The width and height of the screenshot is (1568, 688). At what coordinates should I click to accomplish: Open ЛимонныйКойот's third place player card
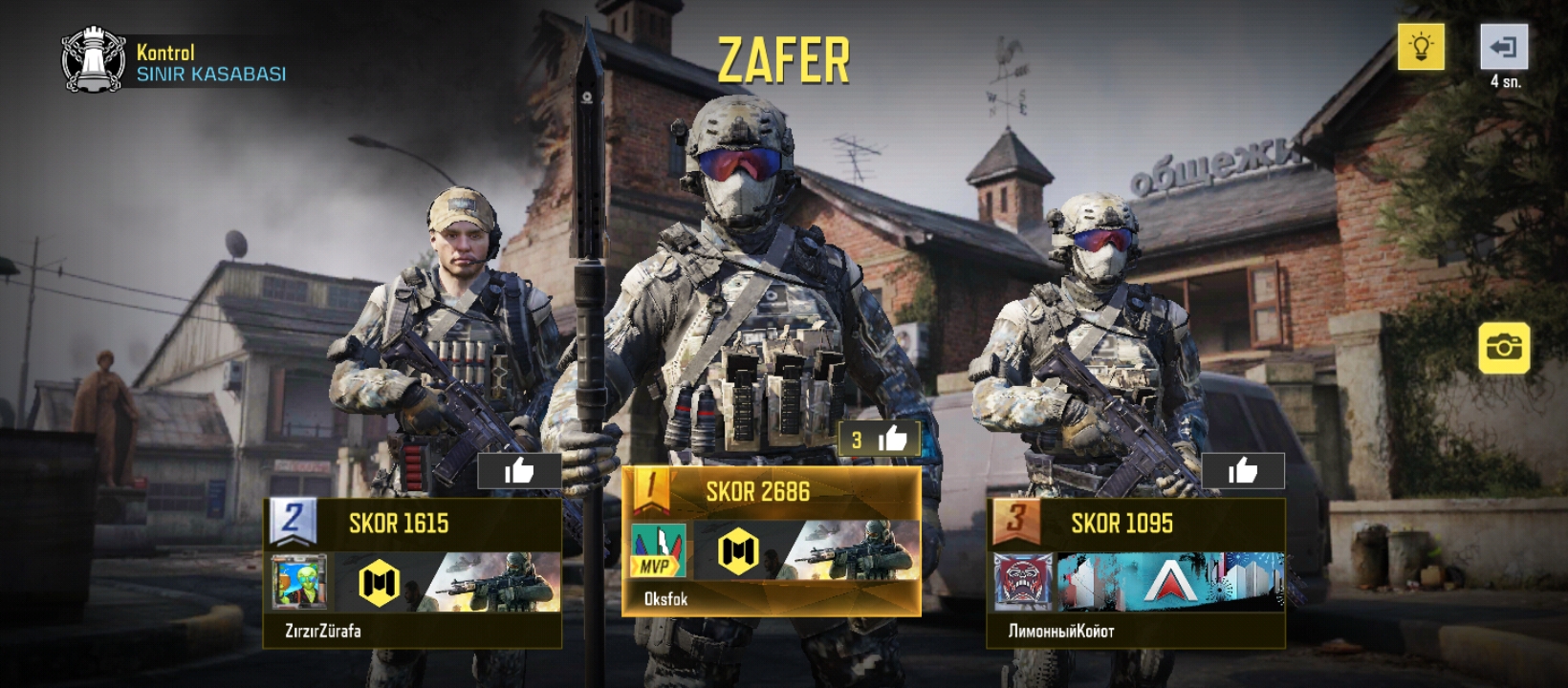[x=1136, y=571]
